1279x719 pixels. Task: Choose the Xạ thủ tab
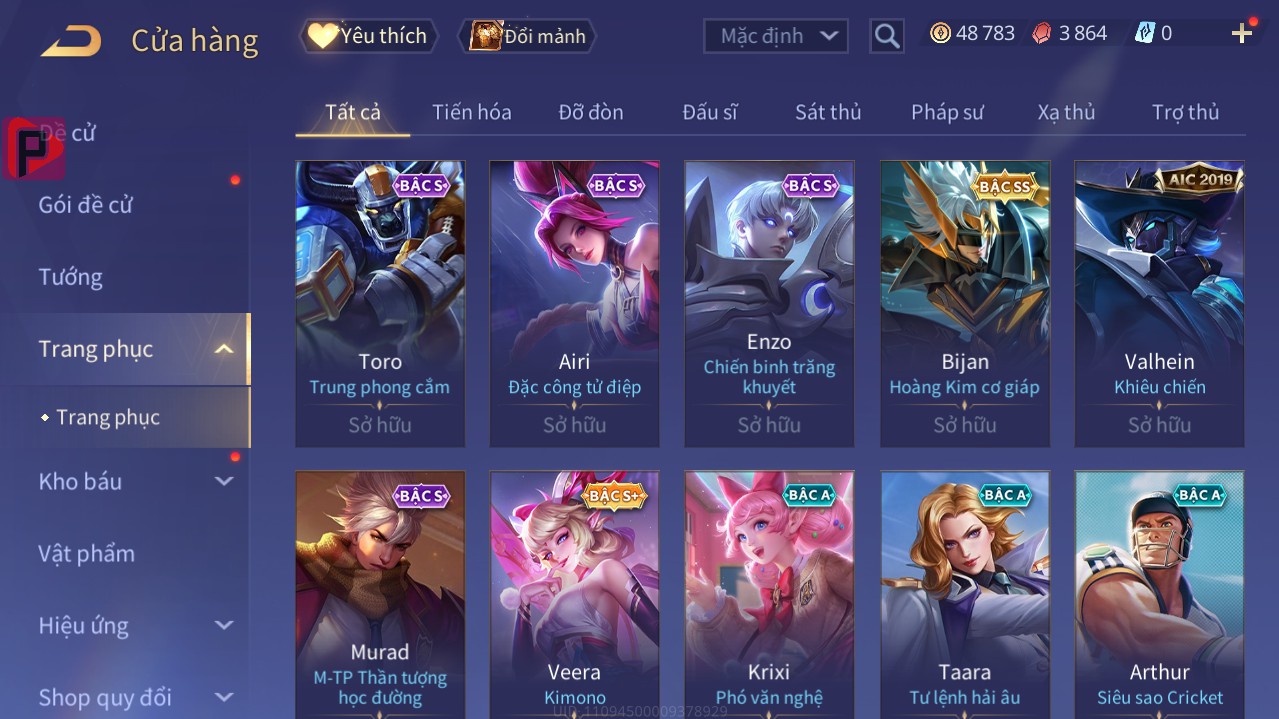pos(1066,112)
